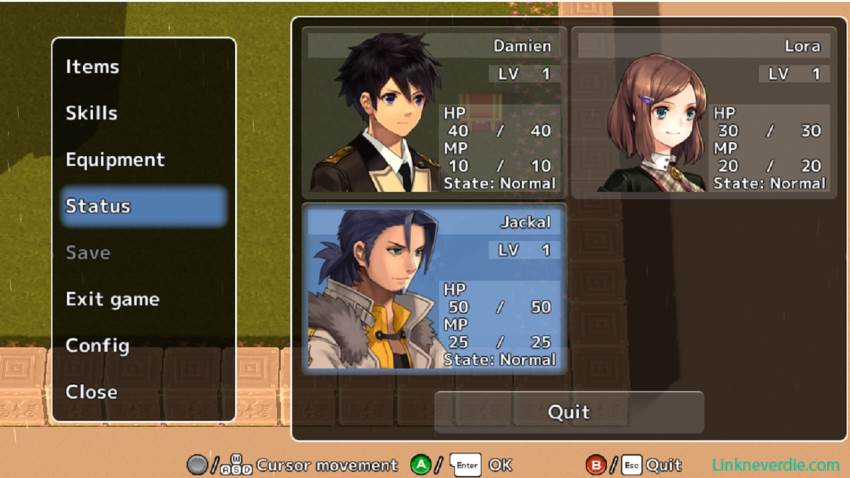The image size is (850, 478).
Task: Open the Config settings
Action: (x=97, y=346)
